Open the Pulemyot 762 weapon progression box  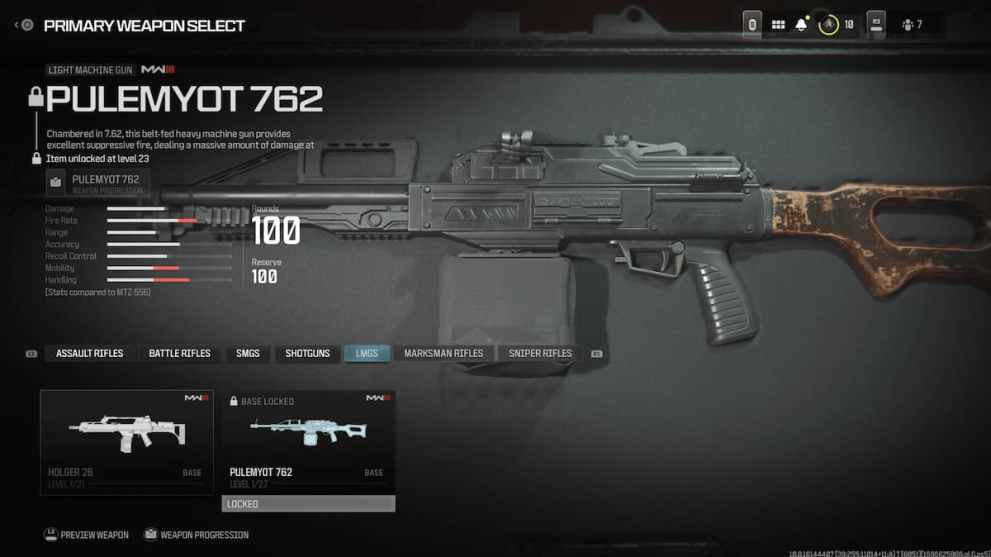(97, 183)
